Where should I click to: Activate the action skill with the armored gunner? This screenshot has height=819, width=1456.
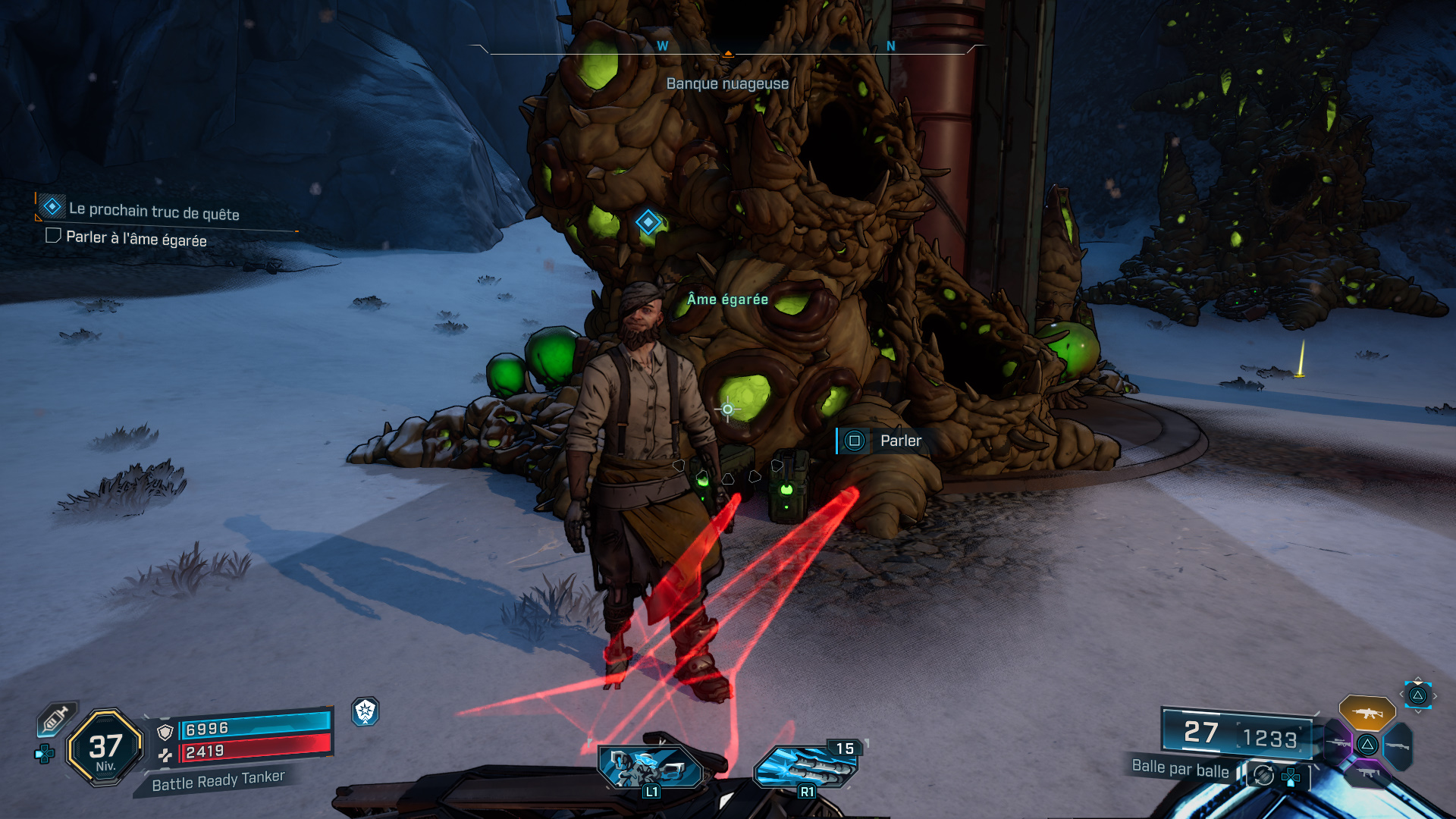coord(651,767)
